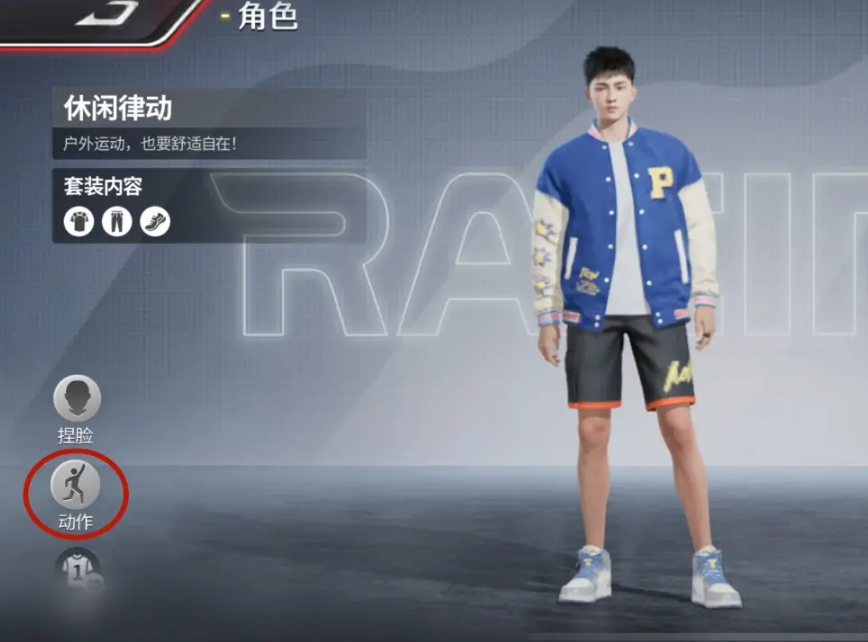The height and width of the screenshot is (642, 868).
Task: Click the sneaker icon under 套装内容
Action: click(155, 221)
